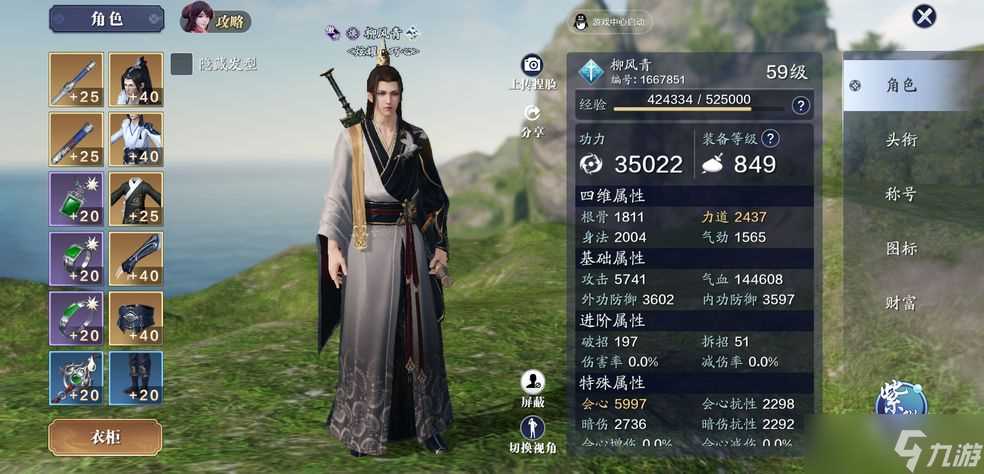Viewport: 984px width, 474px height.
Task: Go to the 财富 wealth tab
Action: pos(901,302)
